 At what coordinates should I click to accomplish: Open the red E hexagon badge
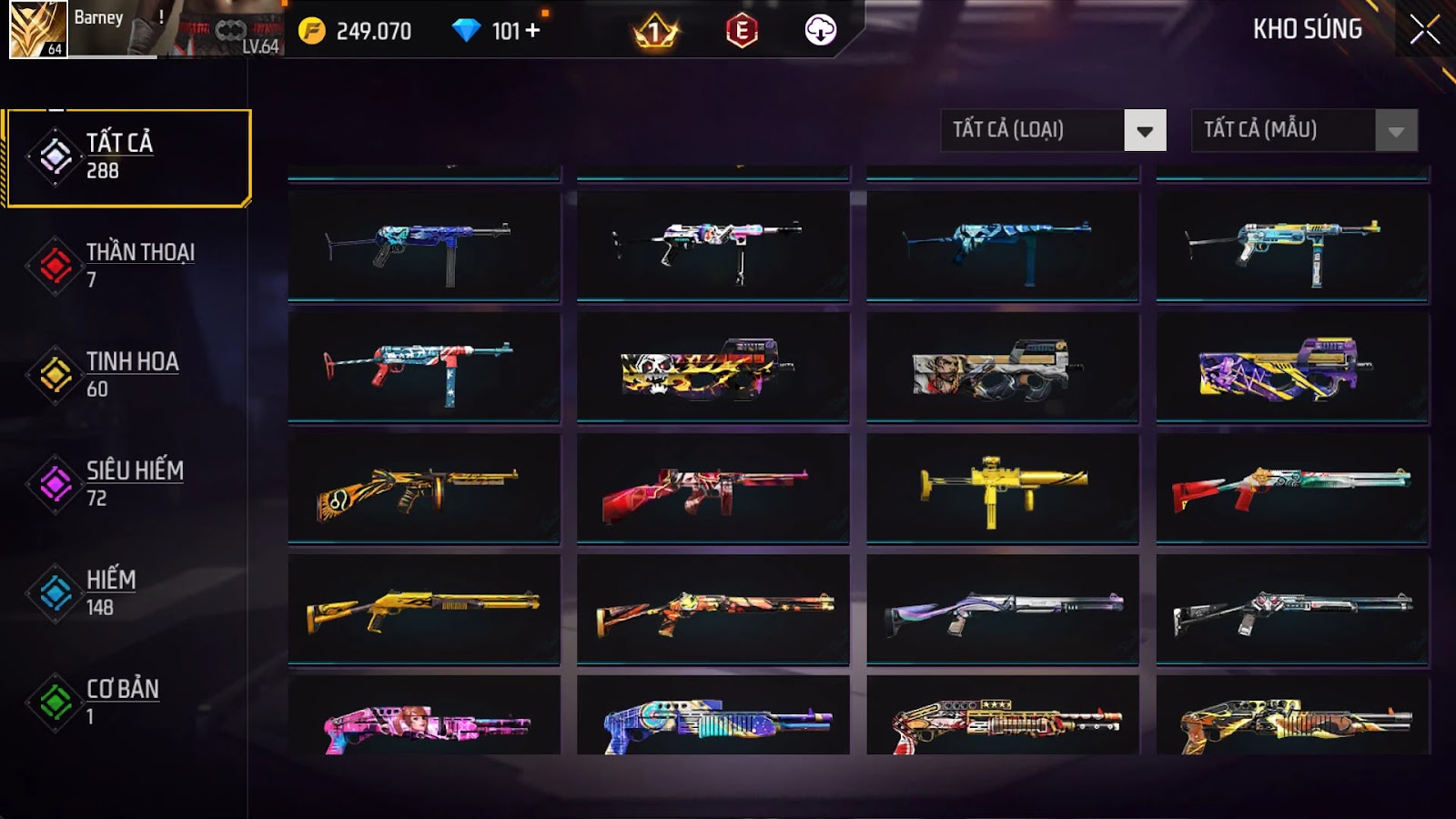click(742, 31)
